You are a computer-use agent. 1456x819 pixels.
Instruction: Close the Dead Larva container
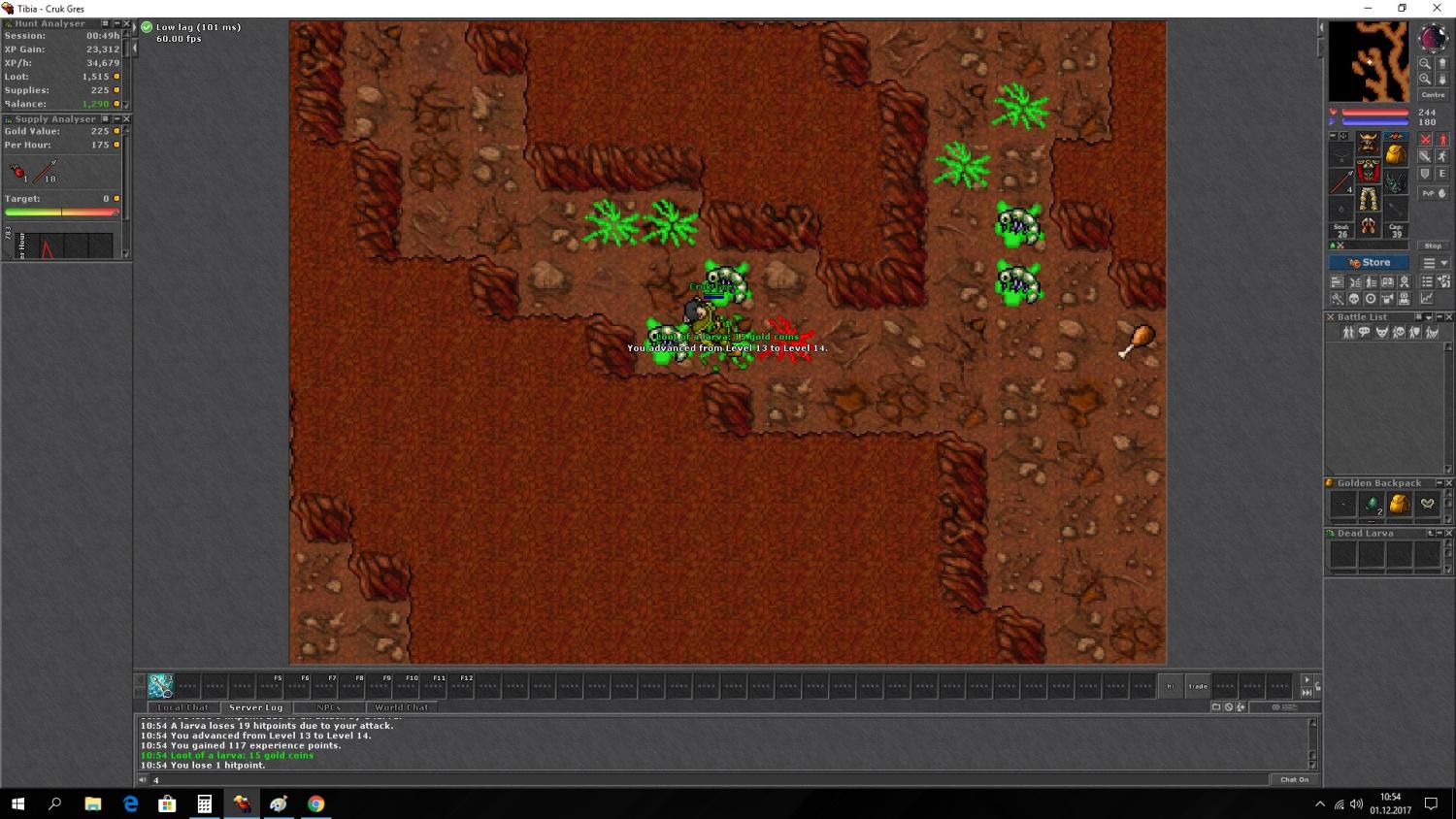click(x=1449, y=534)
